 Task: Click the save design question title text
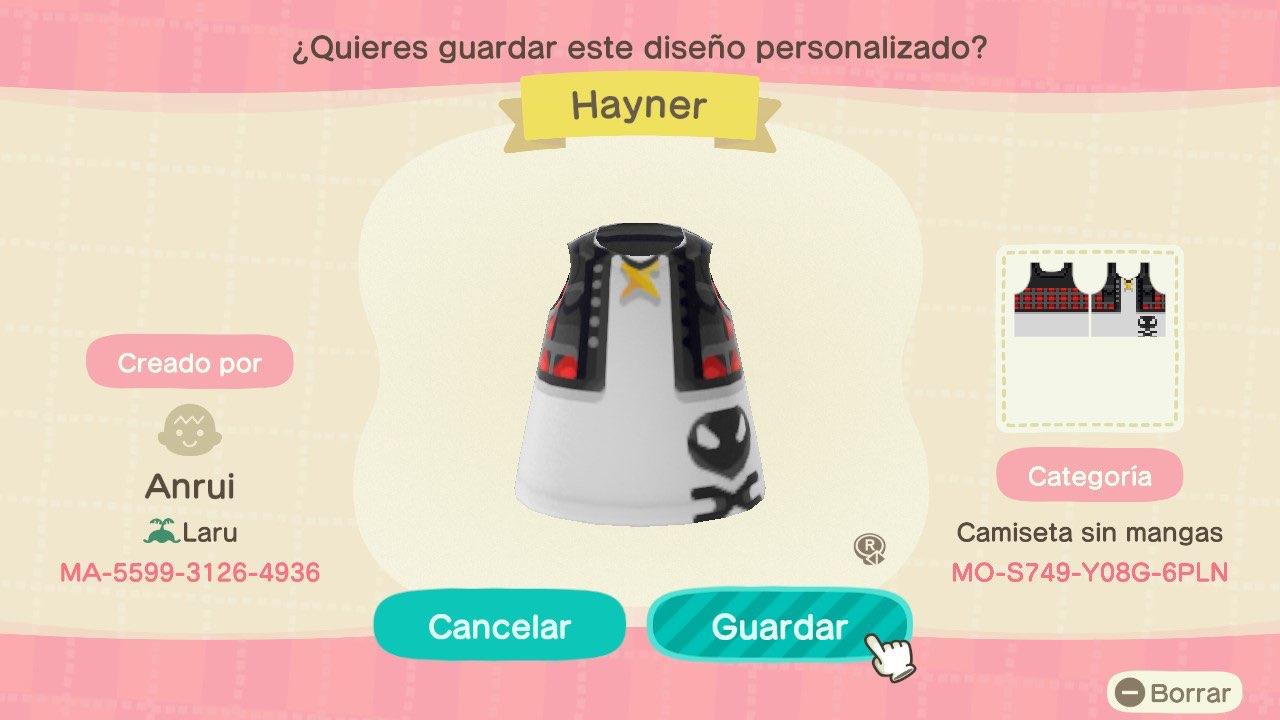[x=640, y=46]
